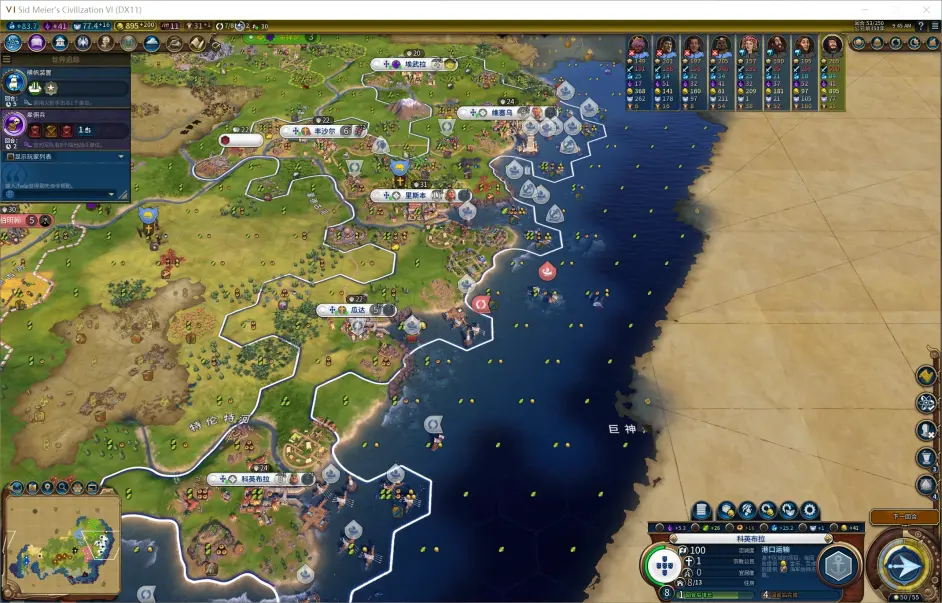Open the technology tree button
Screen dimensions: 942x603
13,43
